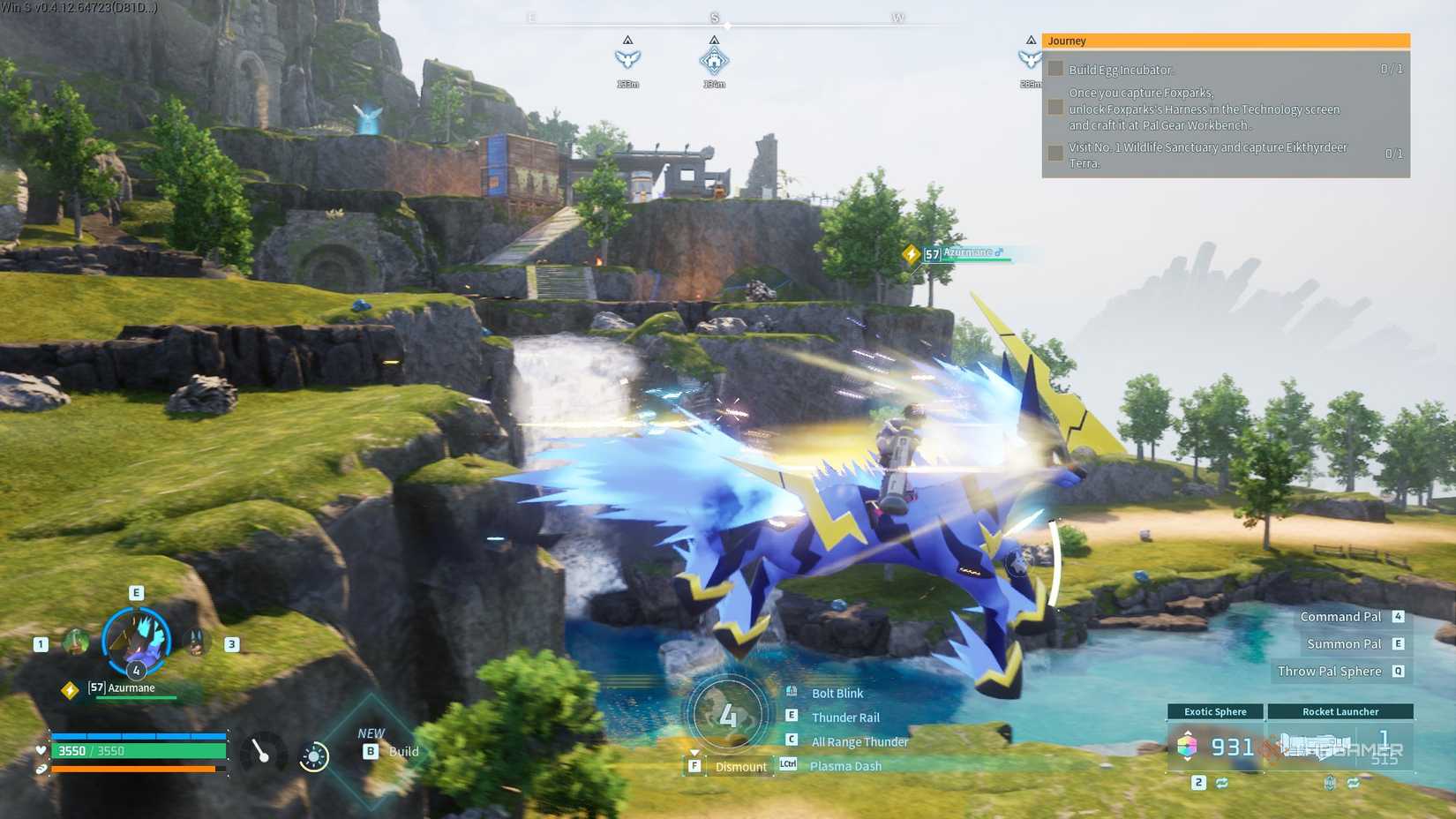
Task: Click the Dismount action entry
Action: [x=741, y=766]
